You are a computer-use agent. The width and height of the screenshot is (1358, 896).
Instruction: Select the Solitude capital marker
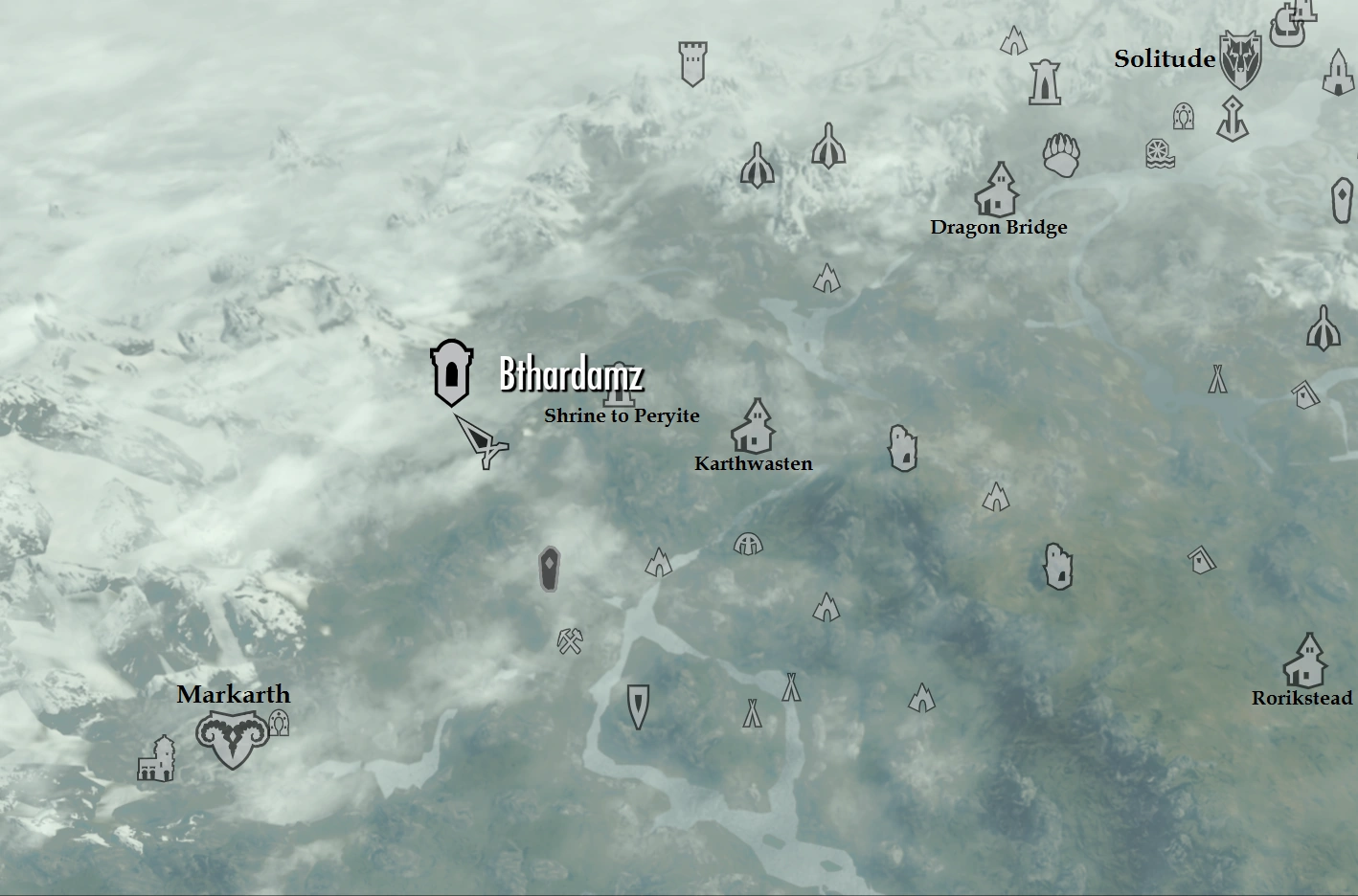coord(1241,59)
